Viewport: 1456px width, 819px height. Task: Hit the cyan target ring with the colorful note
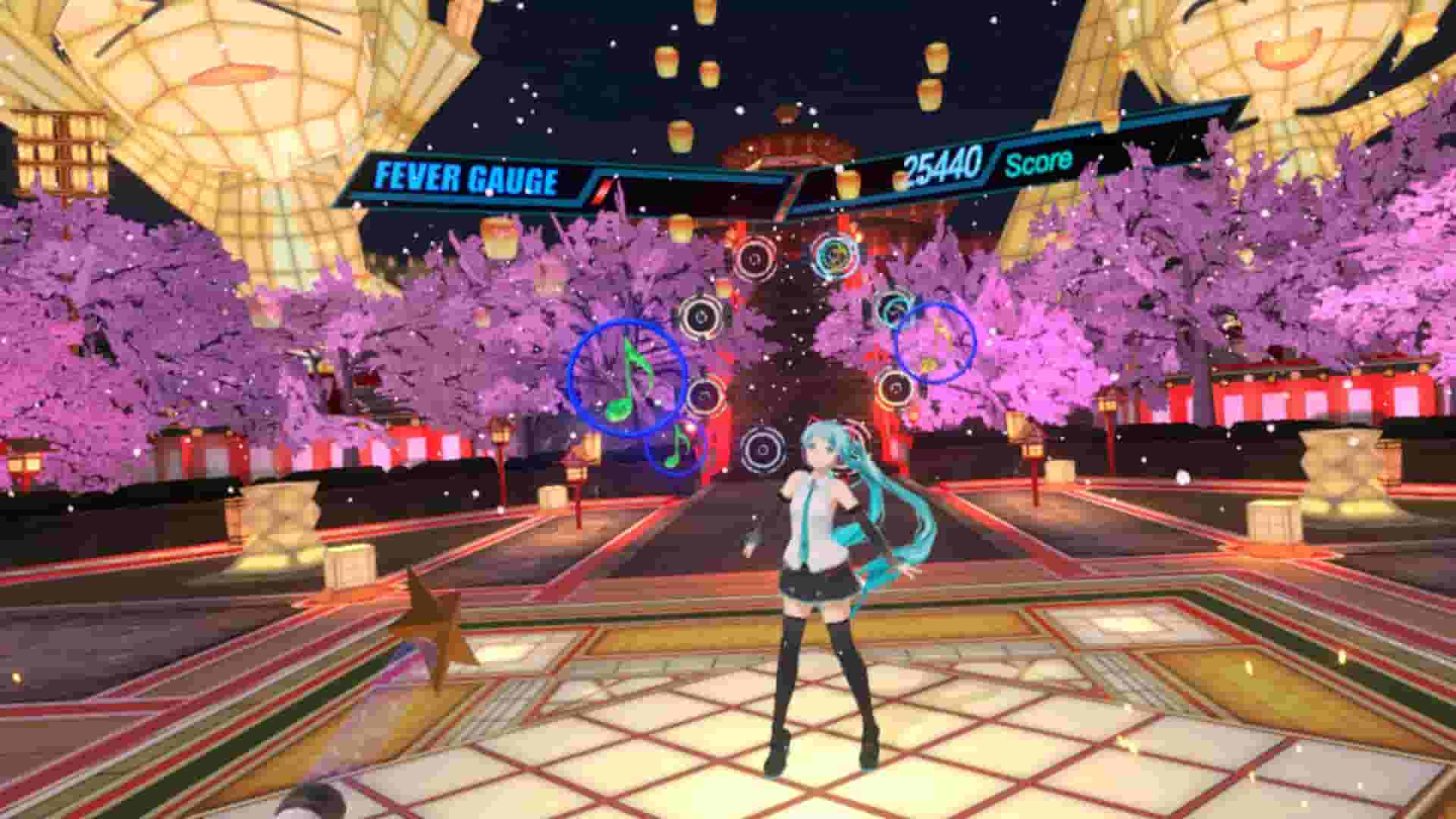[836, 257]
